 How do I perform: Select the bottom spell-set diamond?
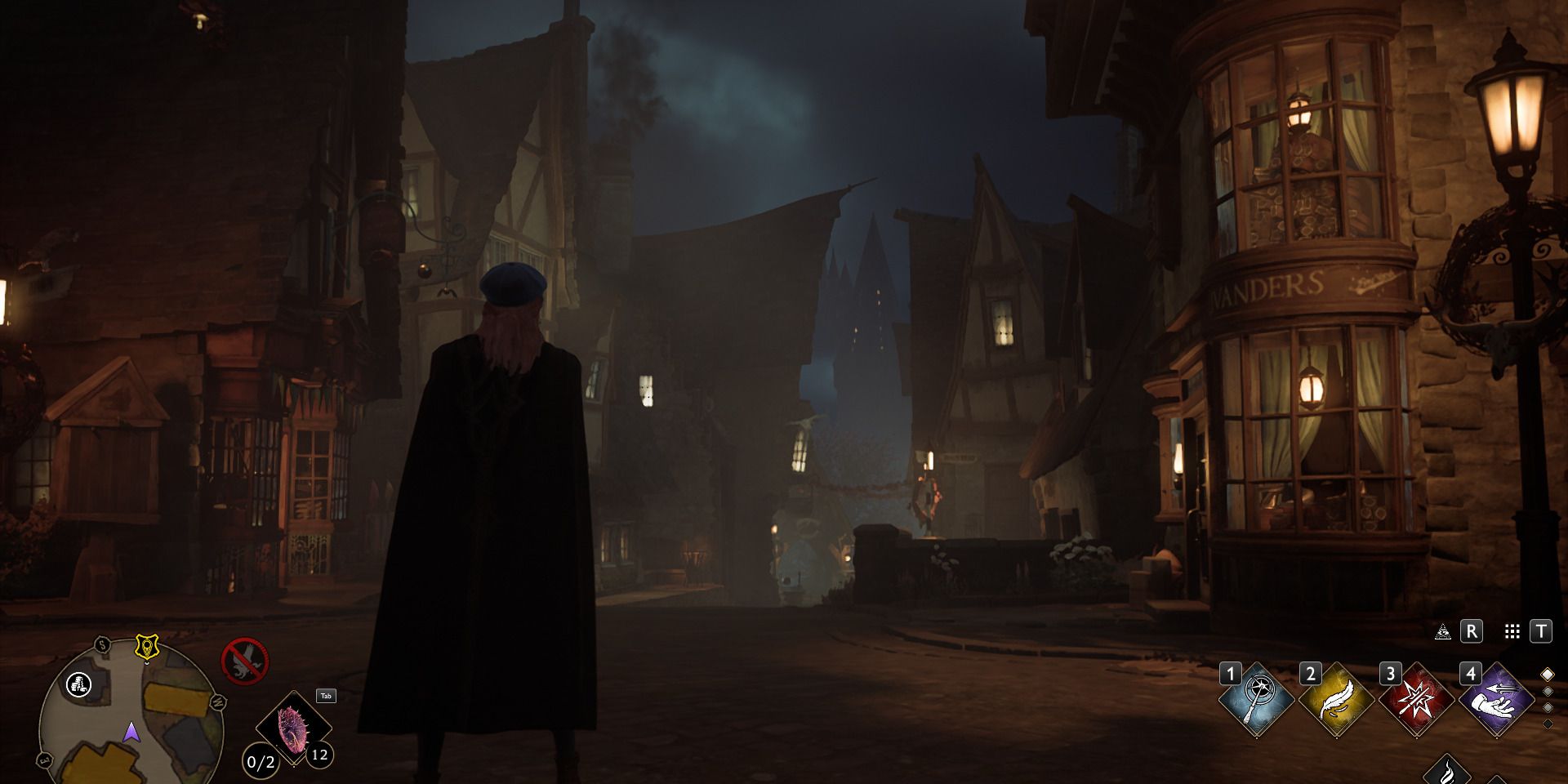pos(1548,722)
